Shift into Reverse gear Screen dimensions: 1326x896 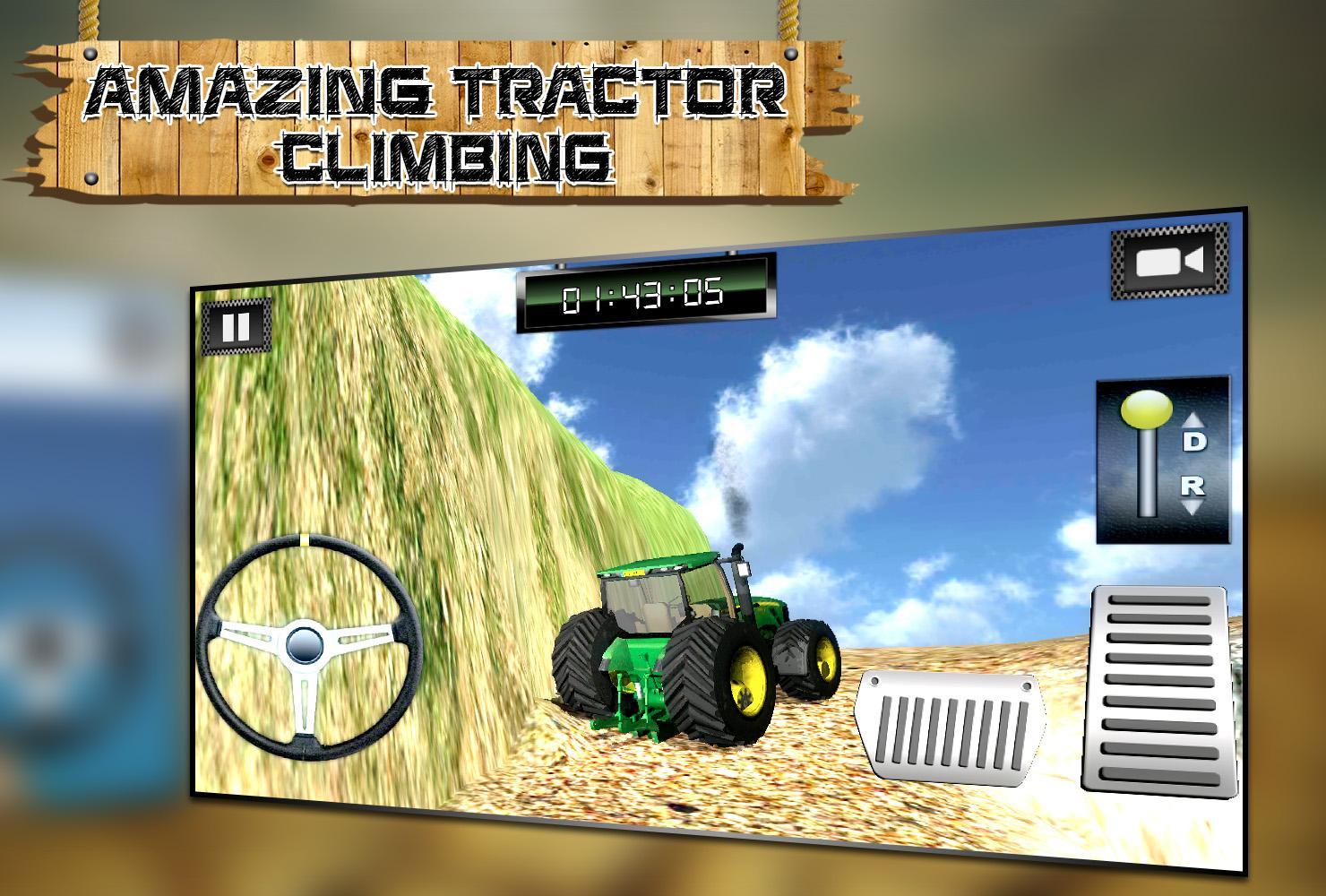click(1193, 484)
